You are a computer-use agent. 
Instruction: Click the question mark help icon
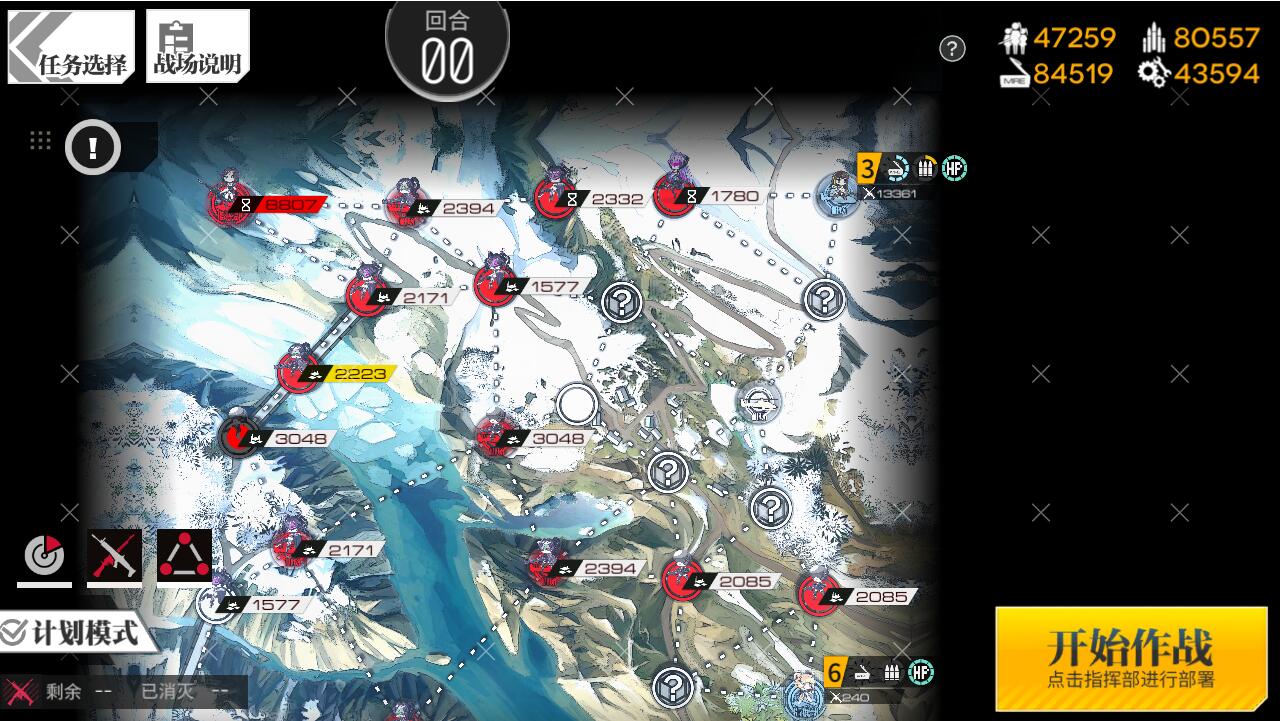[x=952, y=48]
